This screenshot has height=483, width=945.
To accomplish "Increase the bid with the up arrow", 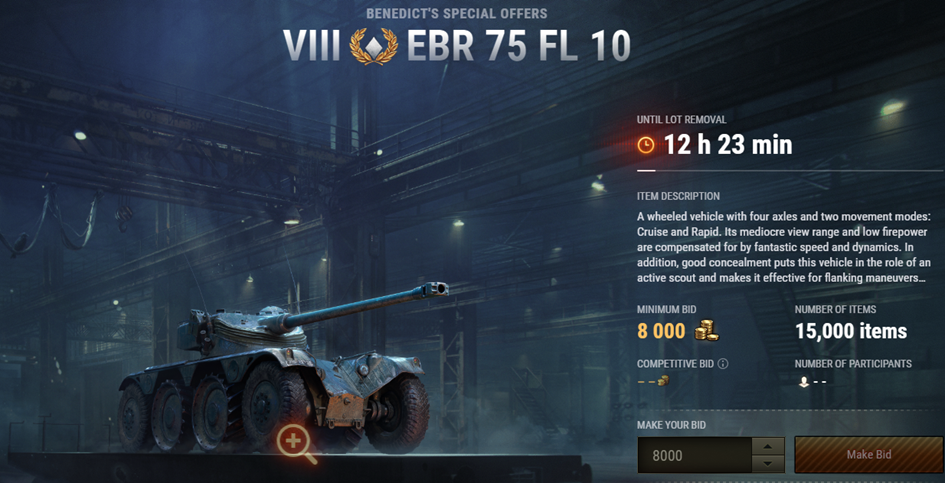I will (766, 446).
